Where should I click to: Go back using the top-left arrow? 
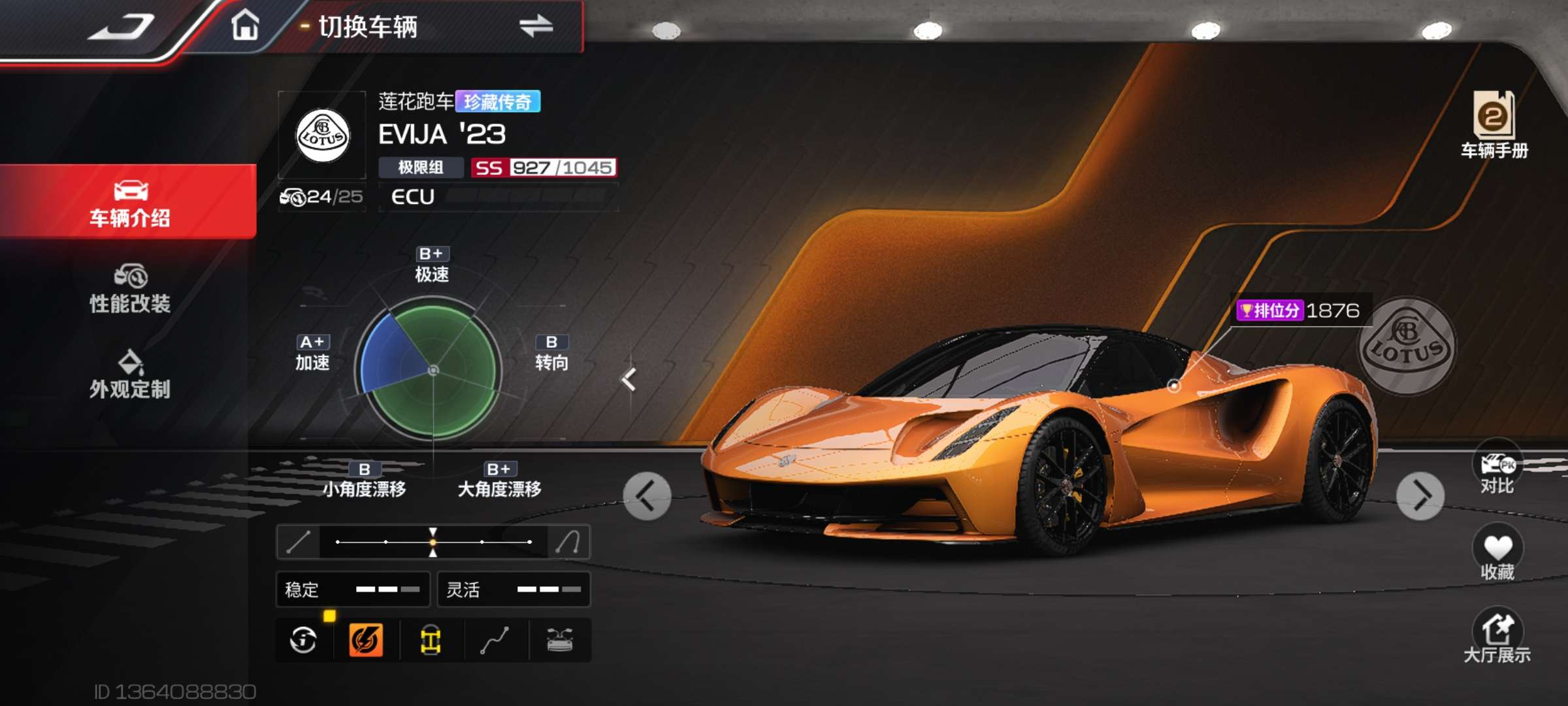click(x=122, y=27)
